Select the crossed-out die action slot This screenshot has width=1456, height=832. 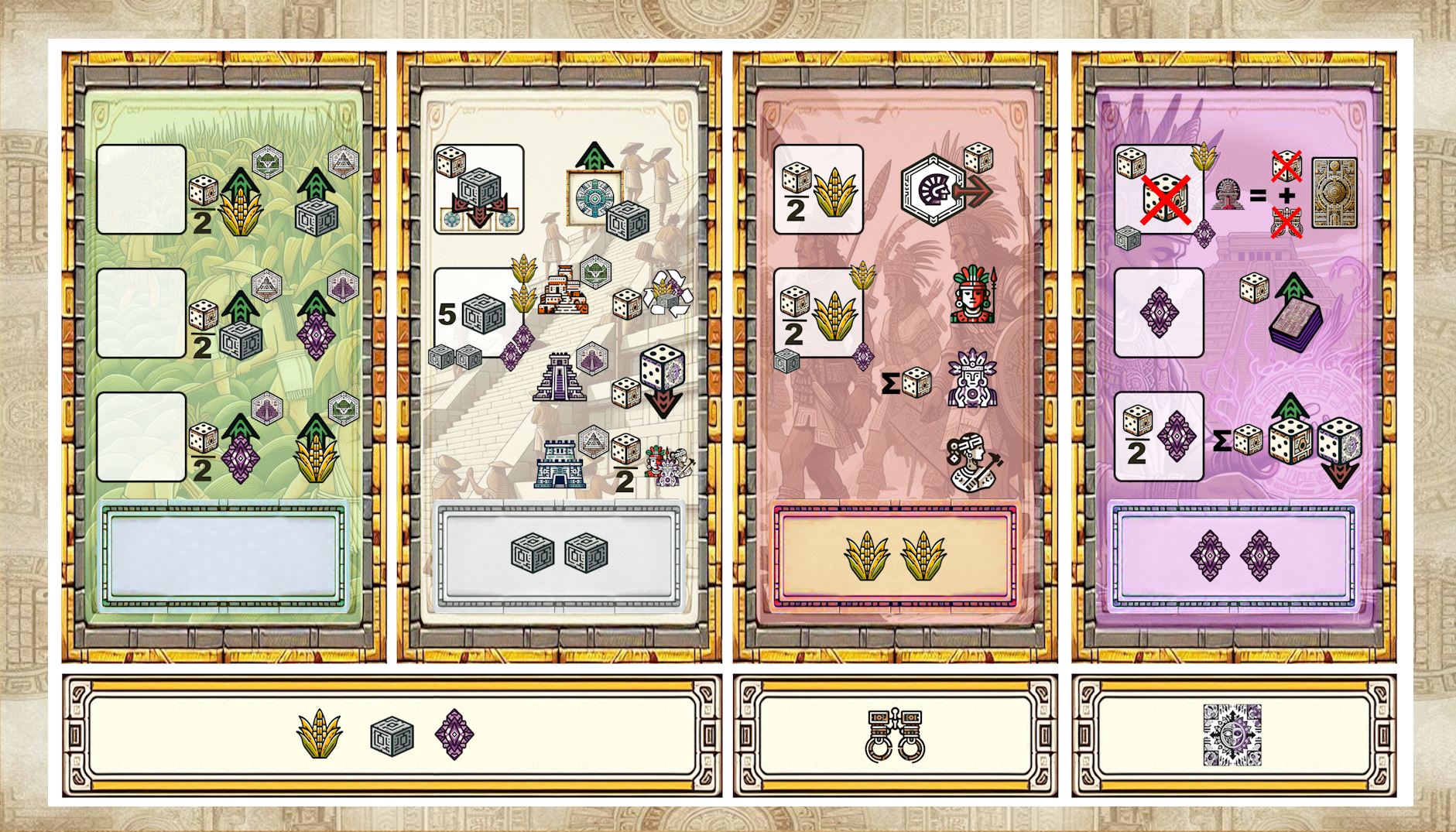[x=1158, y=190]
